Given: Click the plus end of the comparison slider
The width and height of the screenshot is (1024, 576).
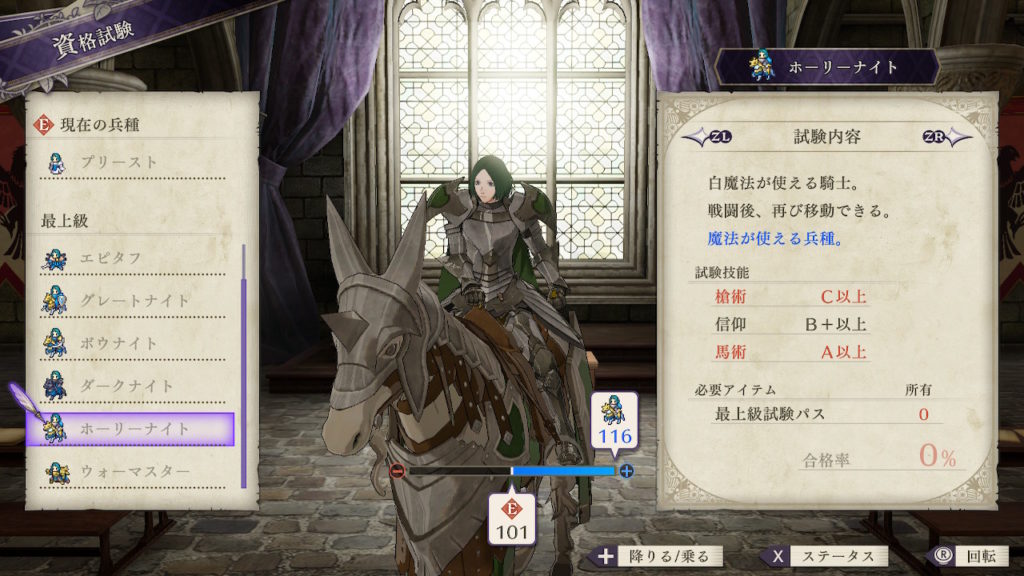Looking at the screenshot, I should [x=627, y=470].
